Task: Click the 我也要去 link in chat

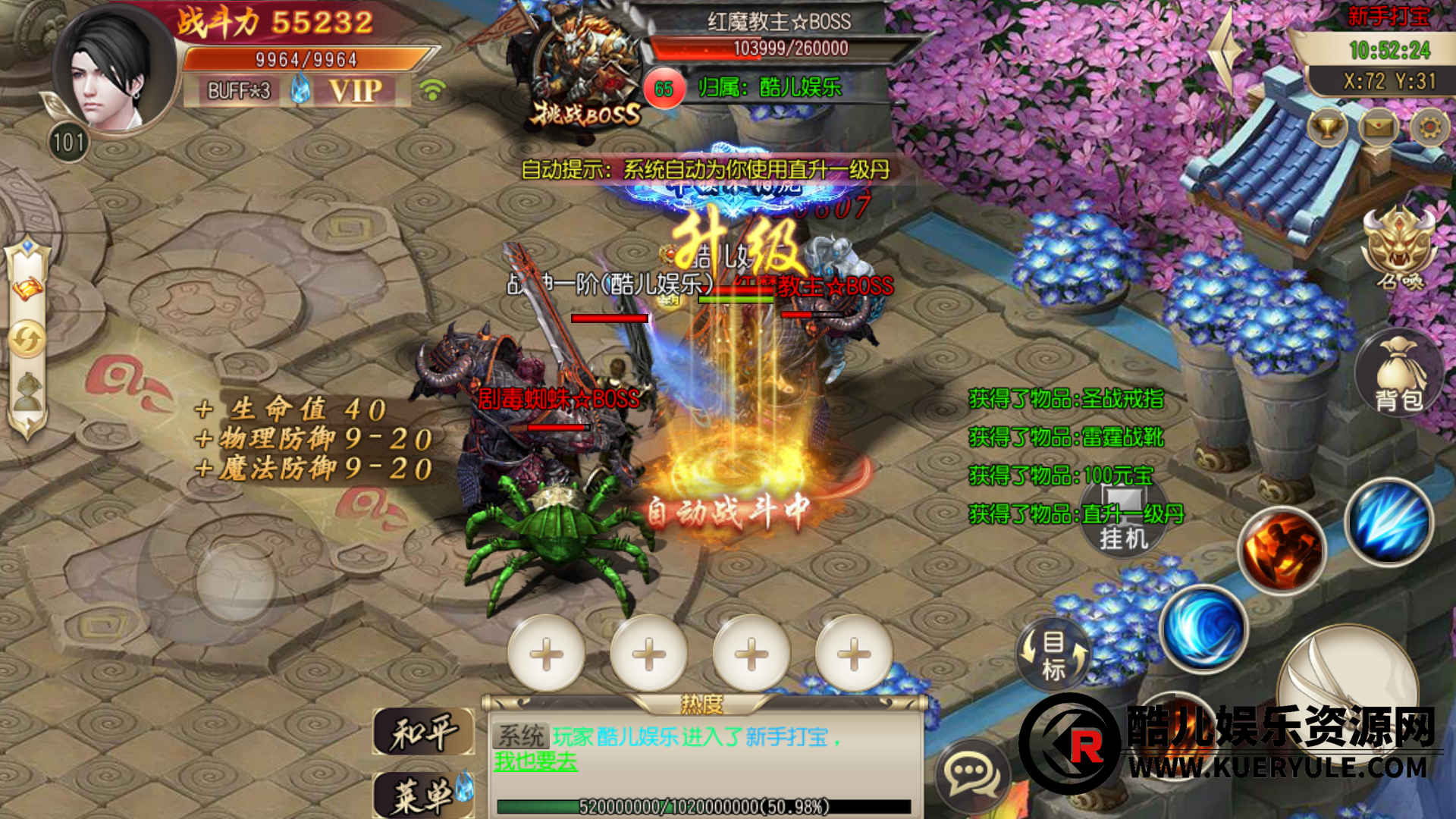Action: point(535,761)
